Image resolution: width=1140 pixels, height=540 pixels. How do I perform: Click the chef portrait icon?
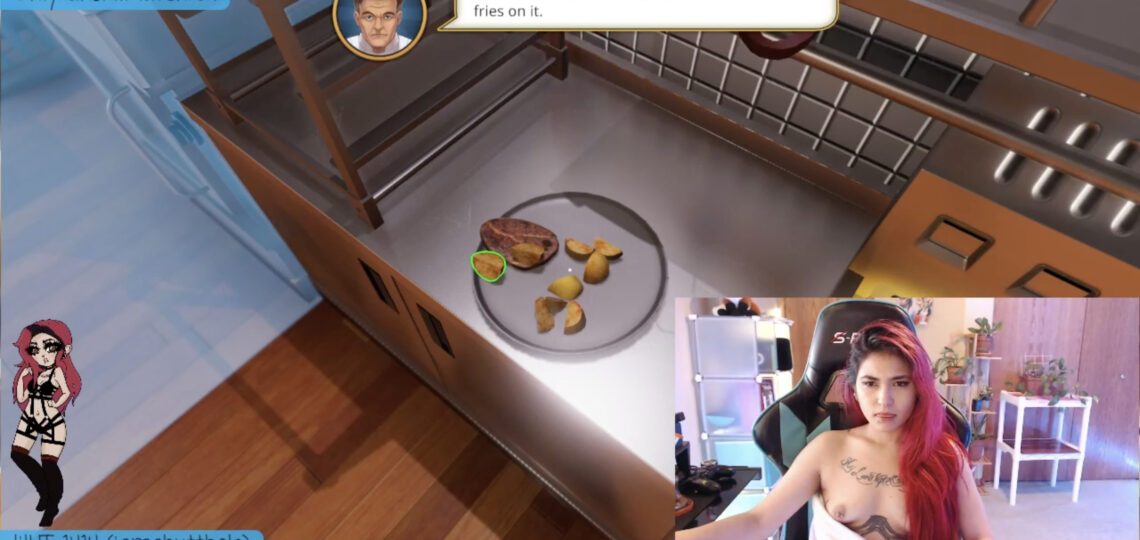(380, 22)
